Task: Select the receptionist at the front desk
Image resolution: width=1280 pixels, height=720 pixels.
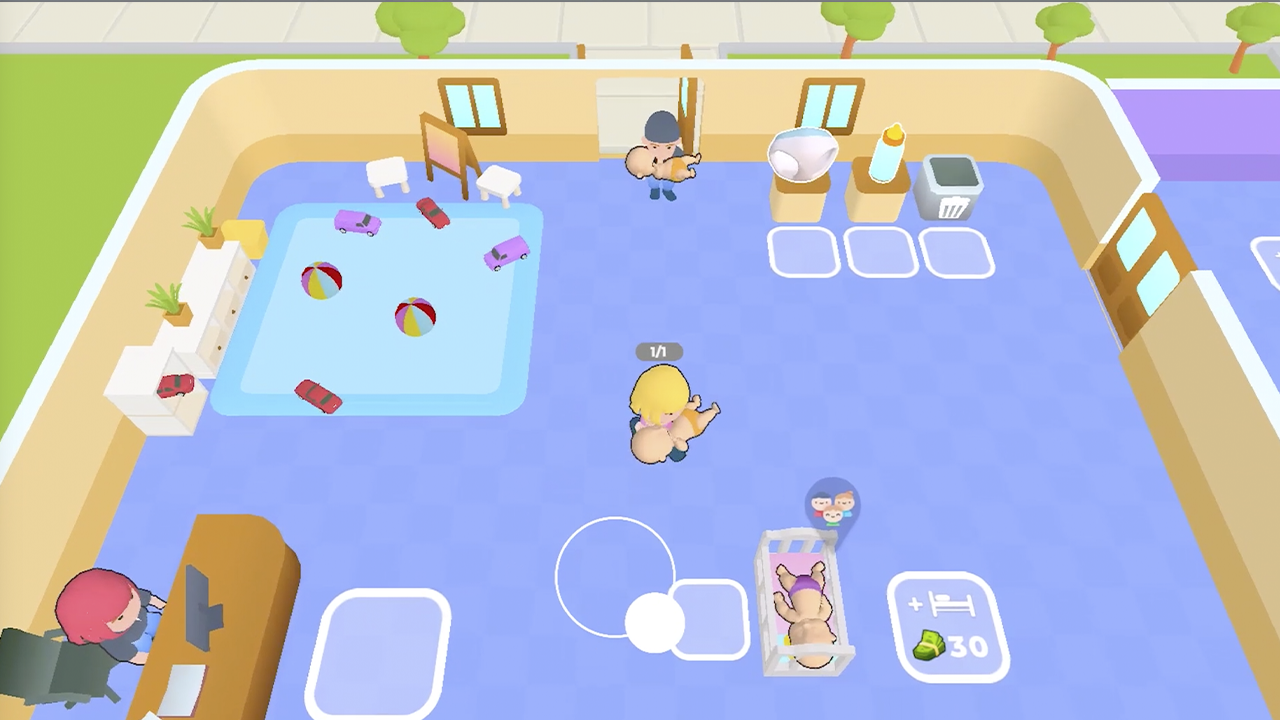Action: coord(100,610)
